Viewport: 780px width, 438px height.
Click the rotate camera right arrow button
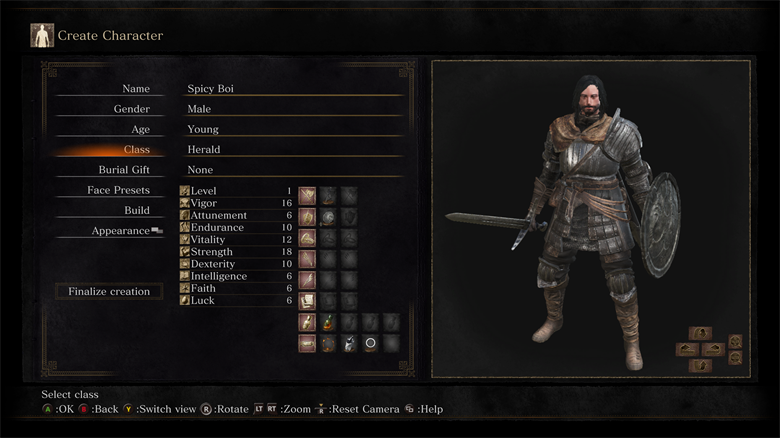[x=712, y=349]
